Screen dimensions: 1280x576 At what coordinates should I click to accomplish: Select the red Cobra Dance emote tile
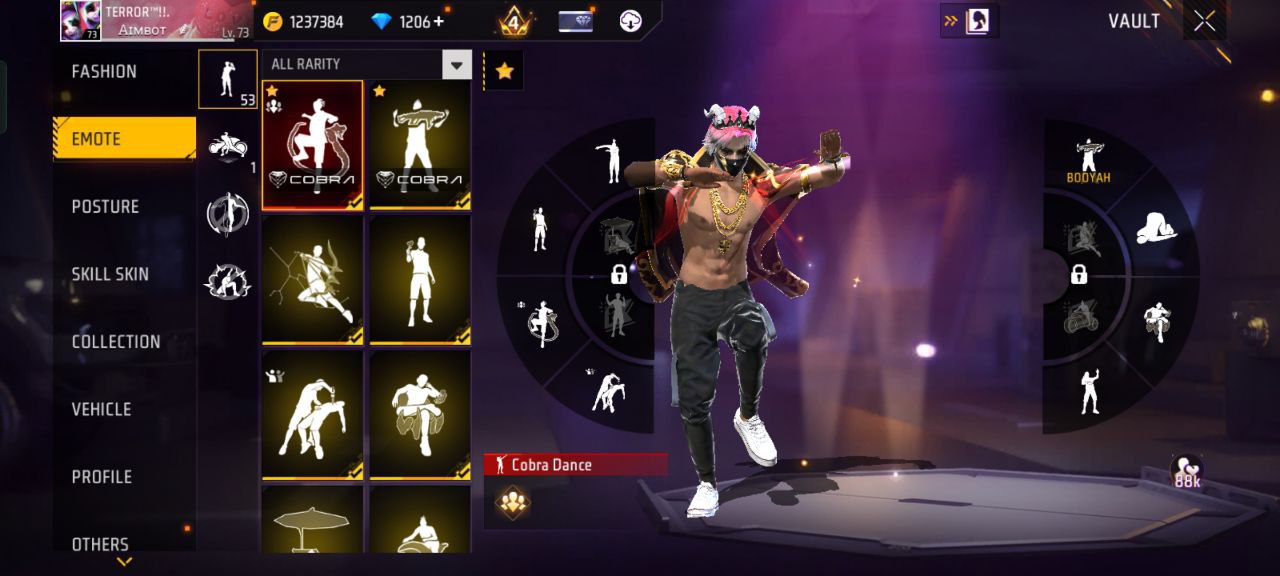pyautogui.click(x=312, y=145)
